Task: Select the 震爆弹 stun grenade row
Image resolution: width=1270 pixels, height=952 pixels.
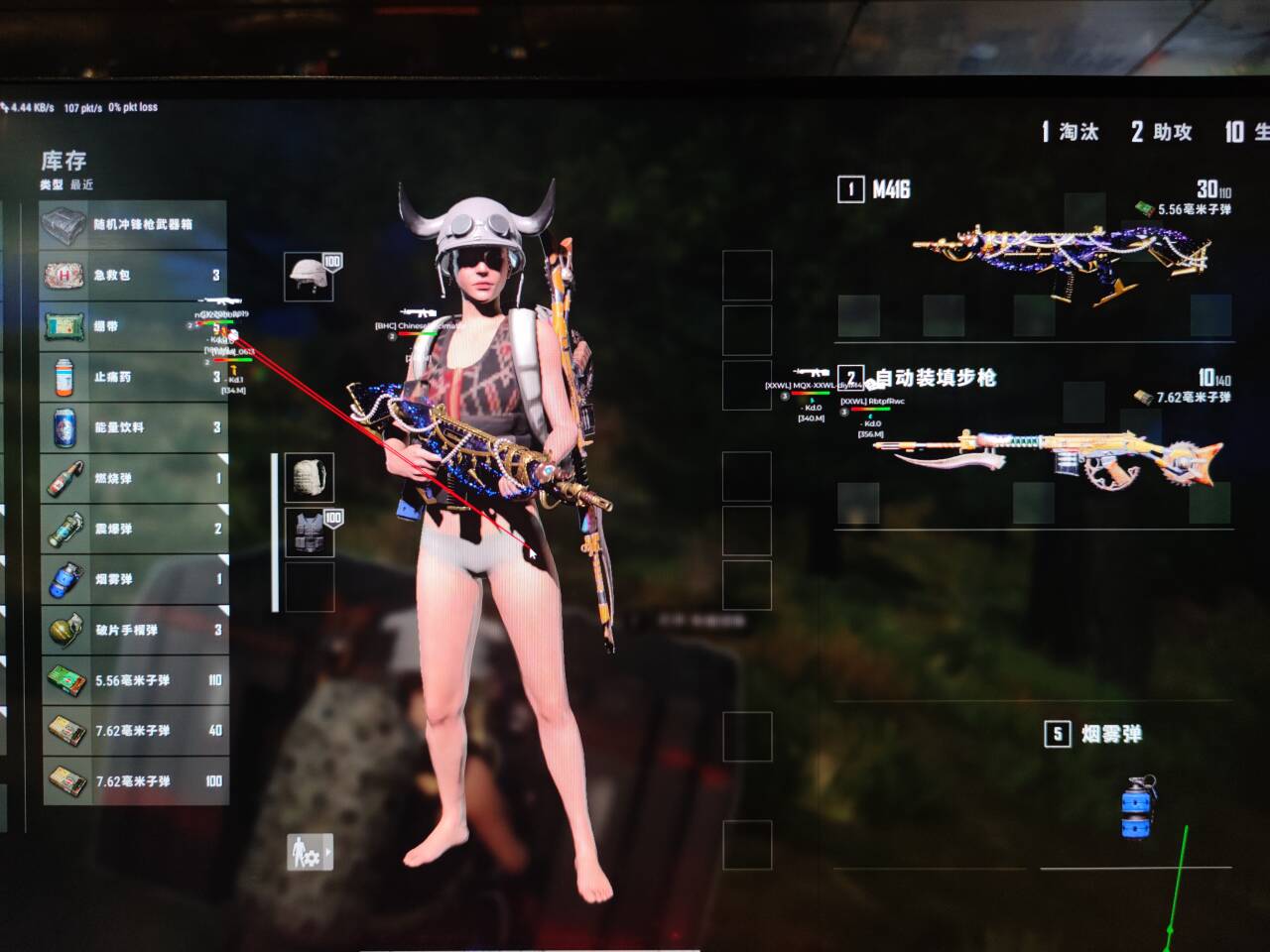Action: (x=134, y=529)
